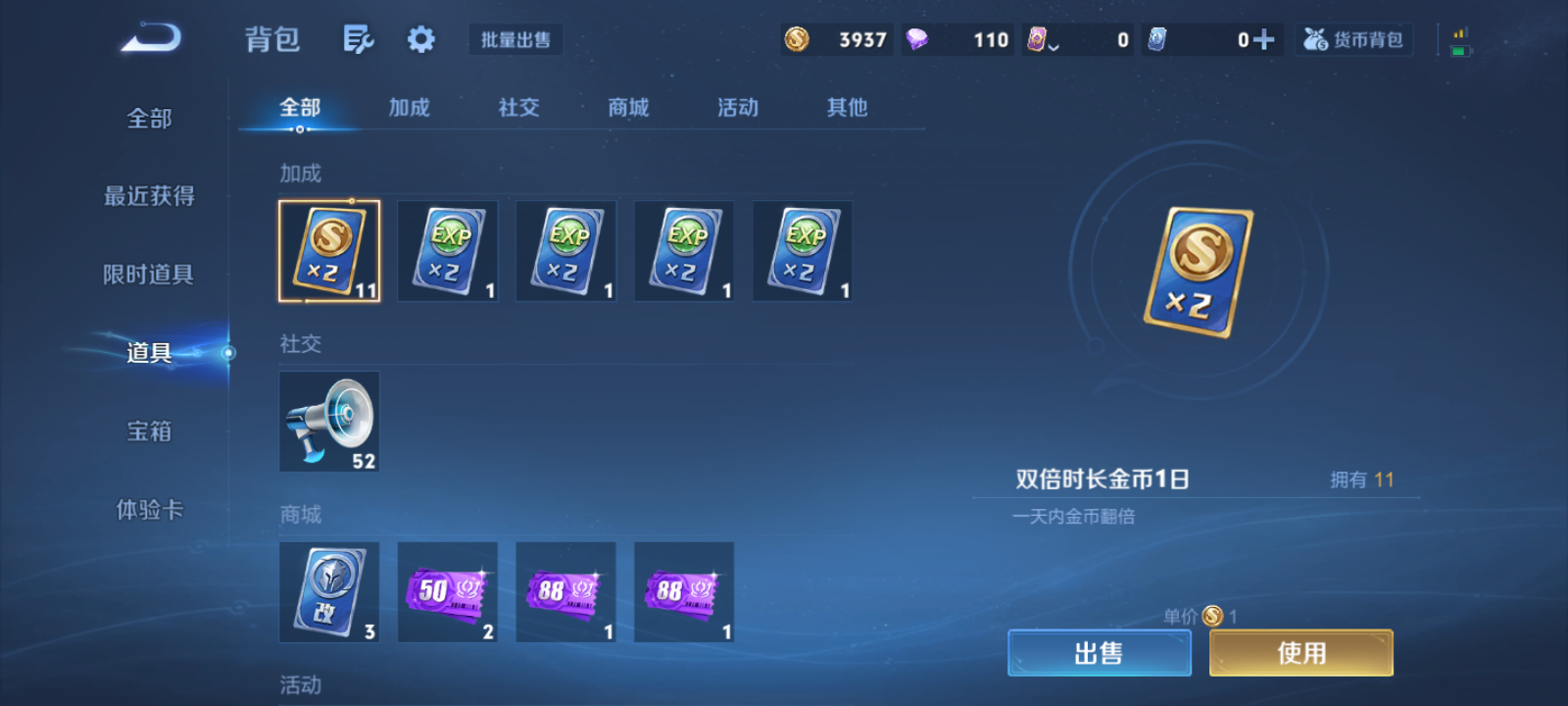Image resolution: width=1568 pixels, height=706 pixels.
Task: Switch to the 商城 tab
Action: [x=628, y=108]
